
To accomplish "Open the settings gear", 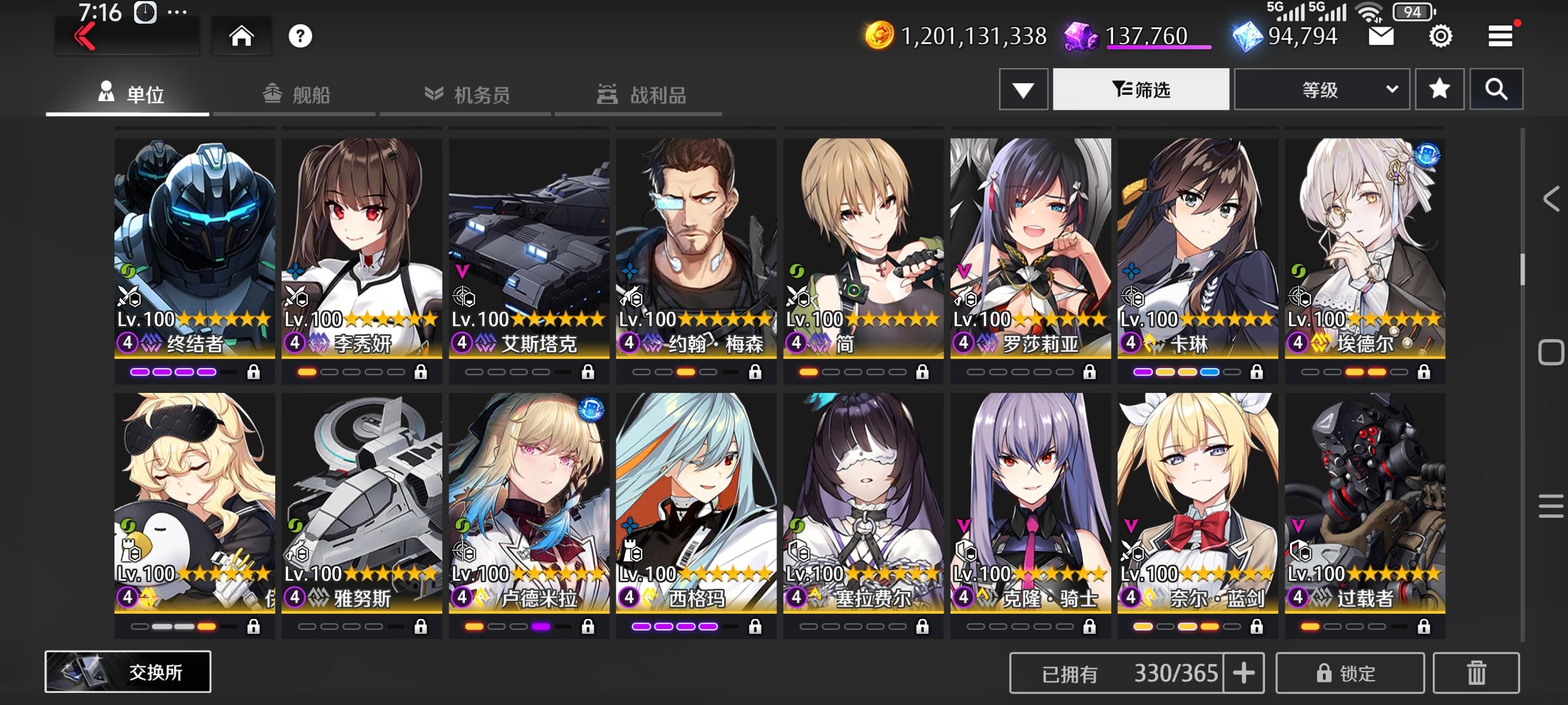I will pos(1440,36).
